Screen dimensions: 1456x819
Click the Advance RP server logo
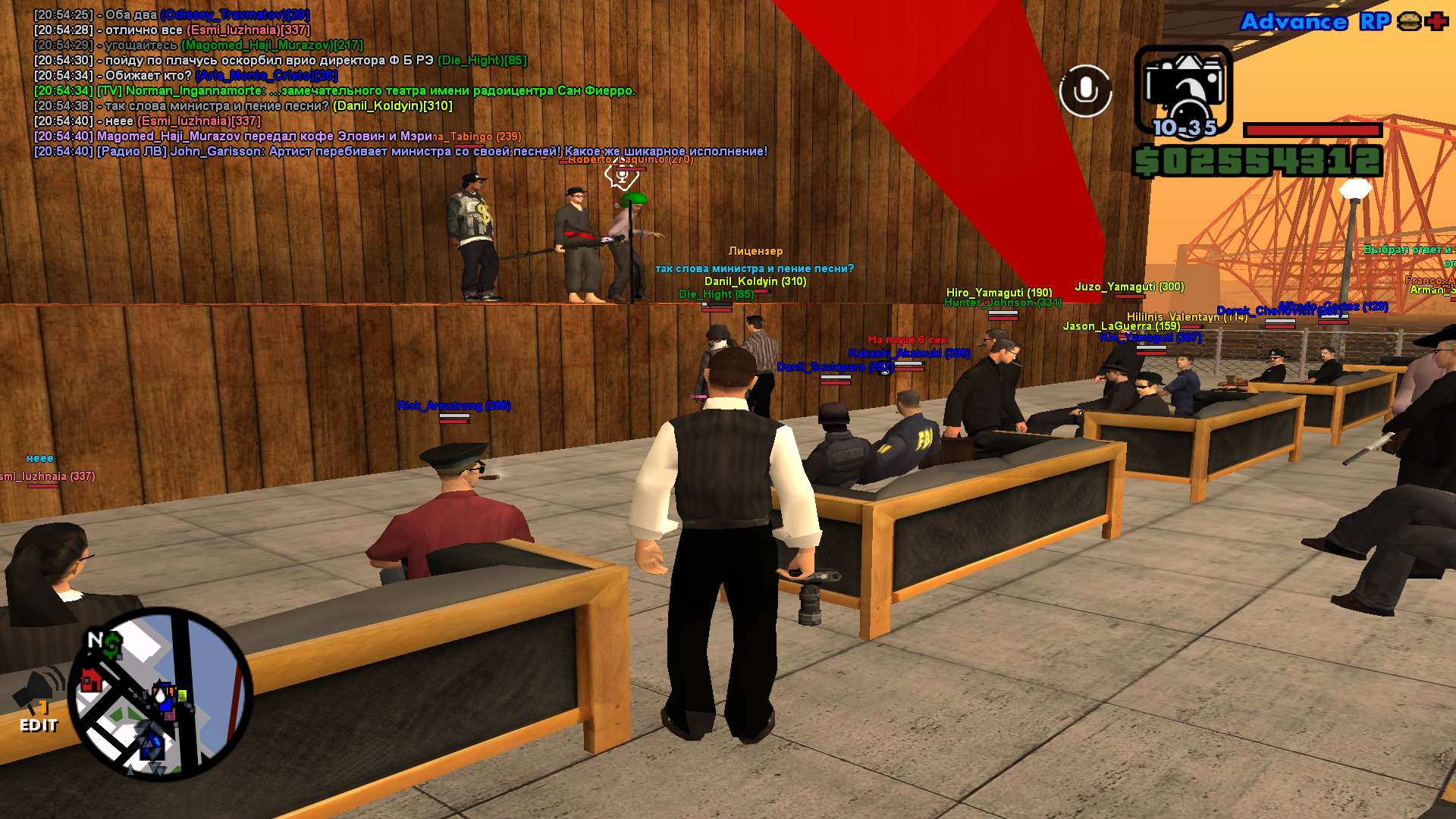point(1314,22)
